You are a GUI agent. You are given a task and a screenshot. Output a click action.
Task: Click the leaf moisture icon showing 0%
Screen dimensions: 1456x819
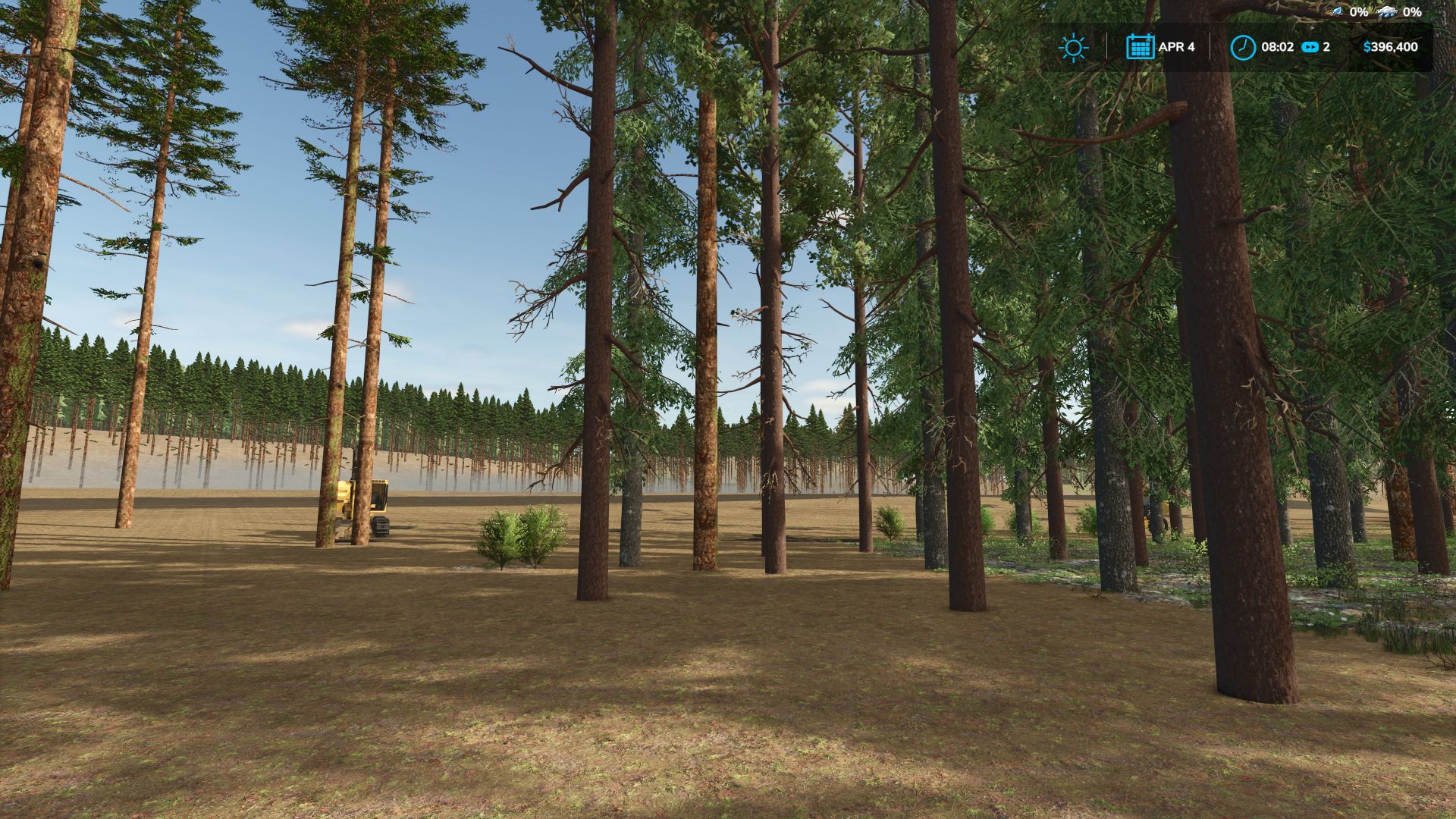coord(1336,12)
